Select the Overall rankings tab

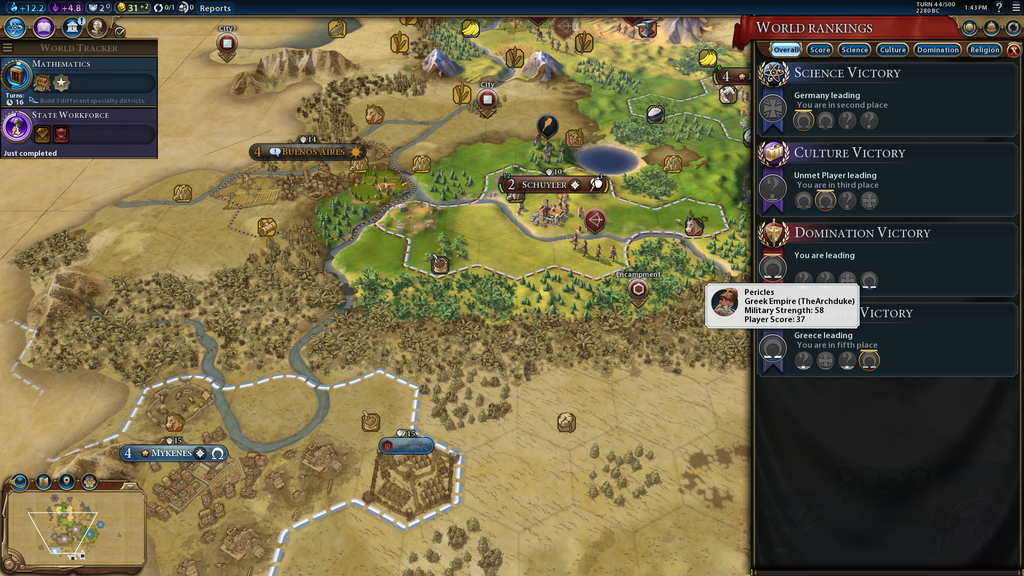(x=785, y=49)
